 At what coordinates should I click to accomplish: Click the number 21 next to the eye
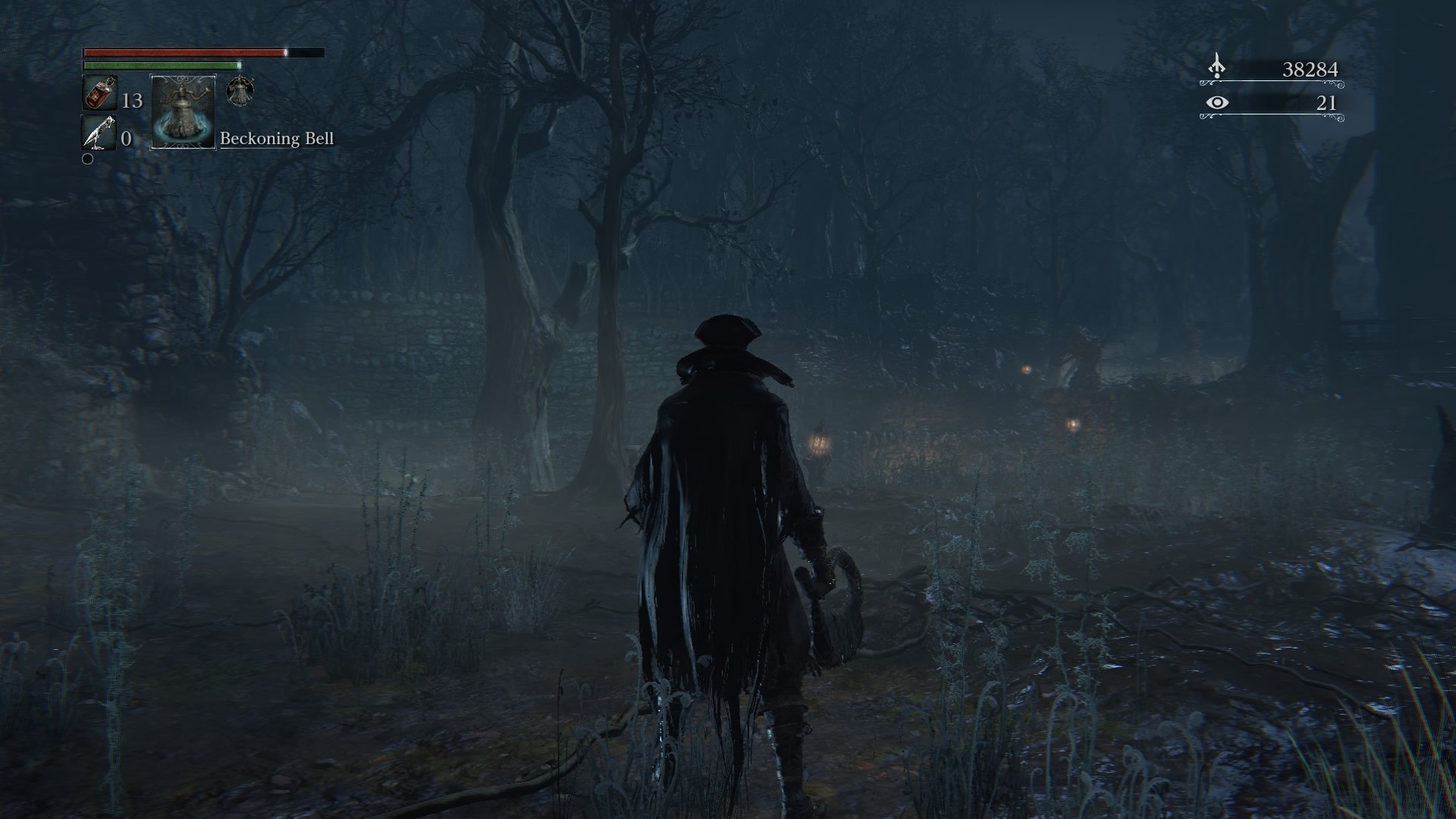point(1327,103)
